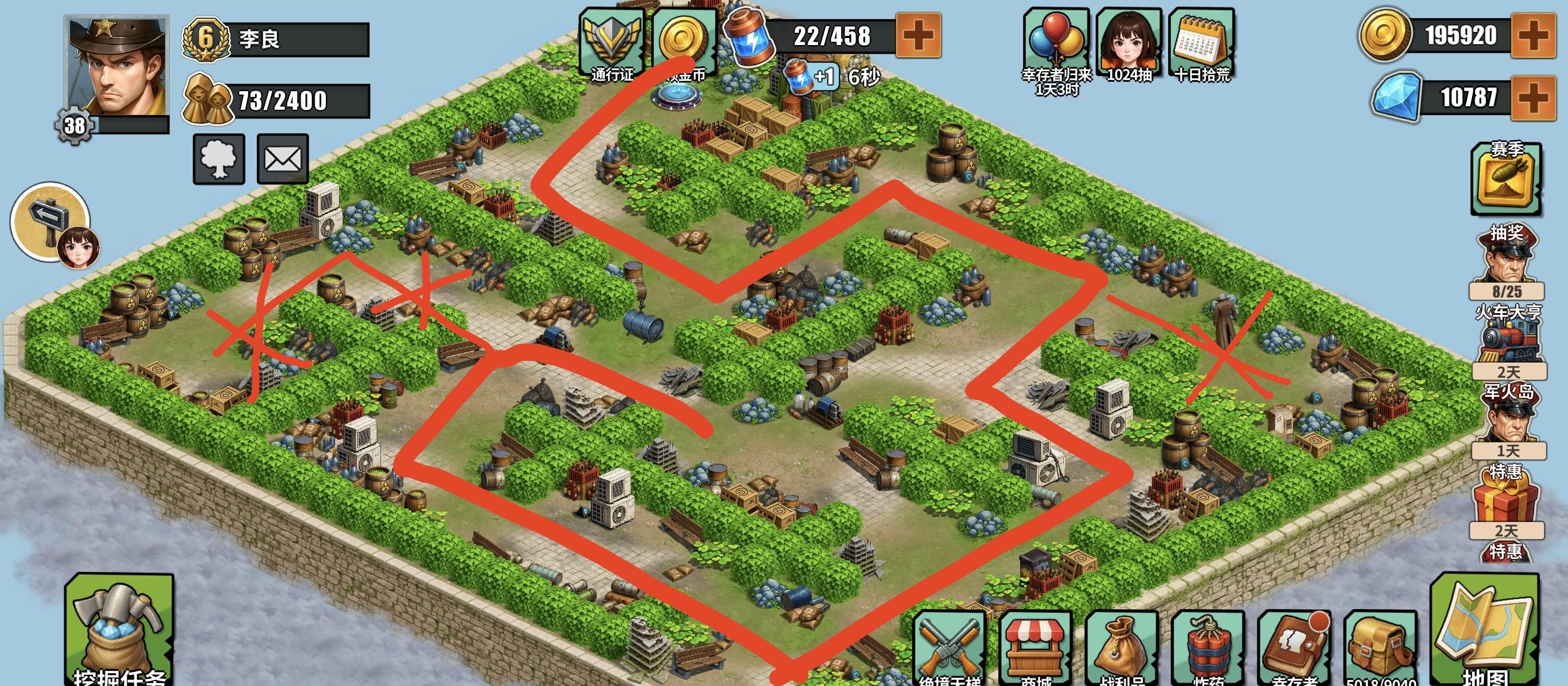Open the mushroom cloud icon button
Viewport: 1568px width, 686px height.
coord(219,159)
